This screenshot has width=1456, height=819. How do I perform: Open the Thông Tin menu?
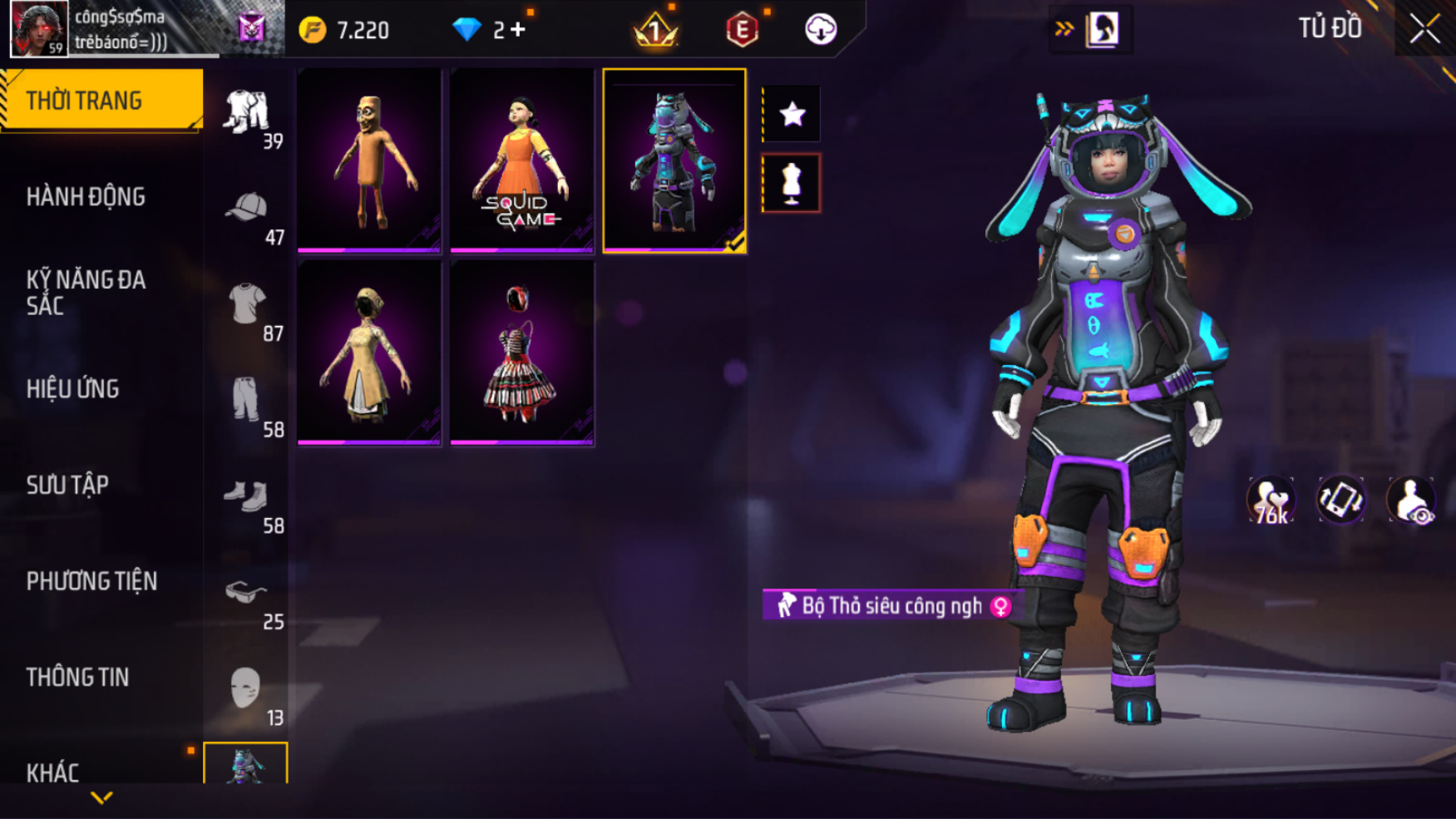pyautogui.click(x=77, y=678)
